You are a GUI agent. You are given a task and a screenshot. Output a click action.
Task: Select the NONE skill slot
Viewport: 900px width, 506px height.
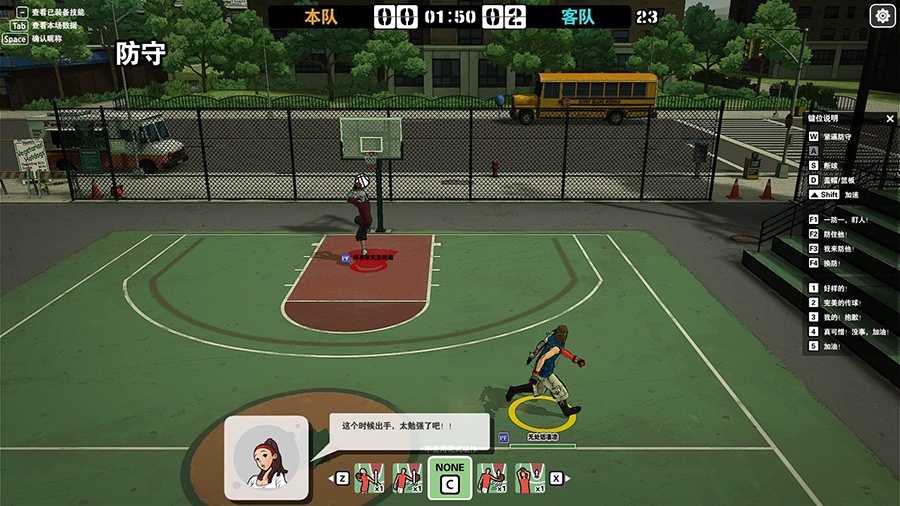450,479
